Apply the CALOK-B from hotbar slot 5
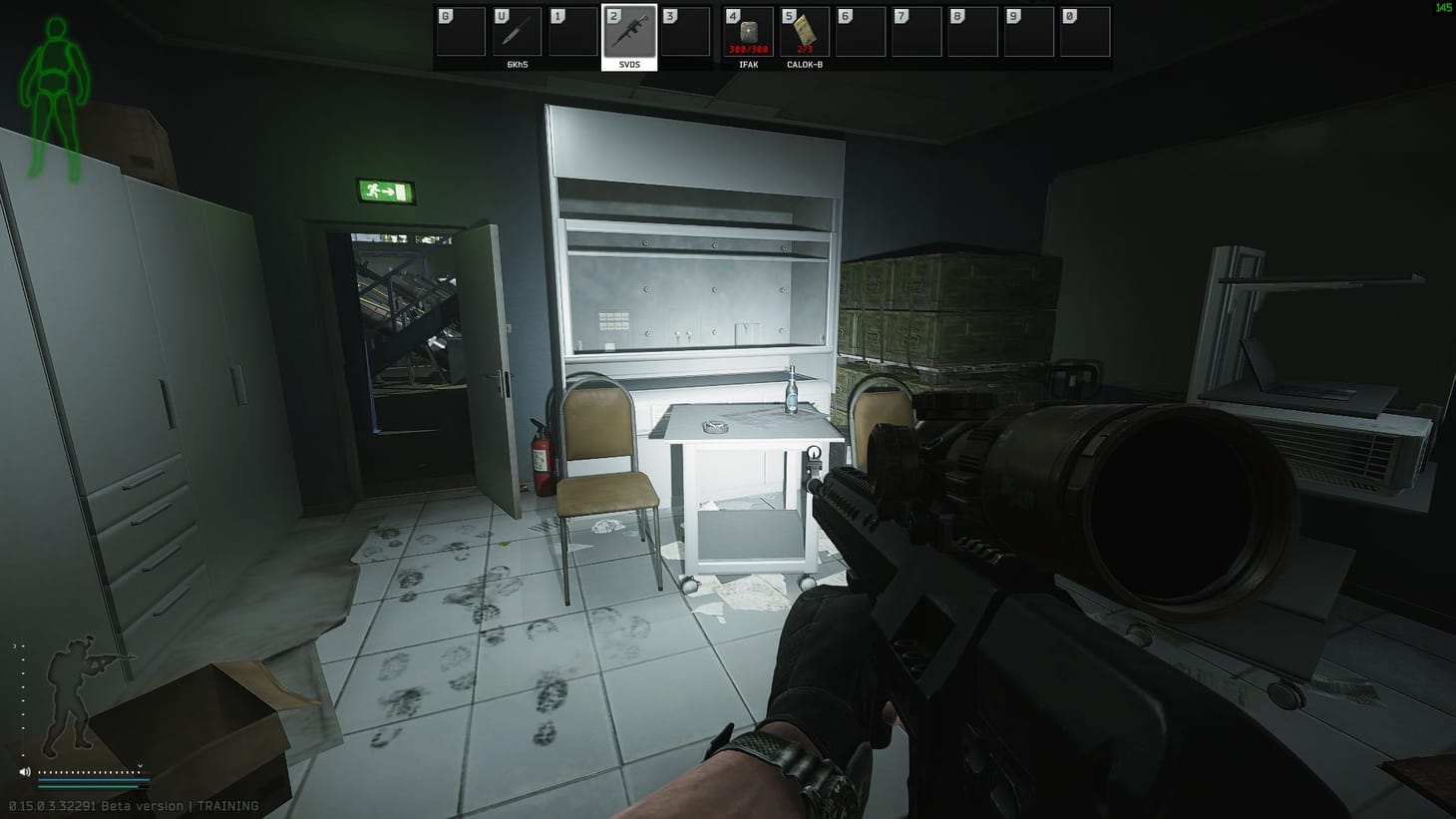Image resolution: width=1456 pixels, height=819 pixels. tap(804, 32)
